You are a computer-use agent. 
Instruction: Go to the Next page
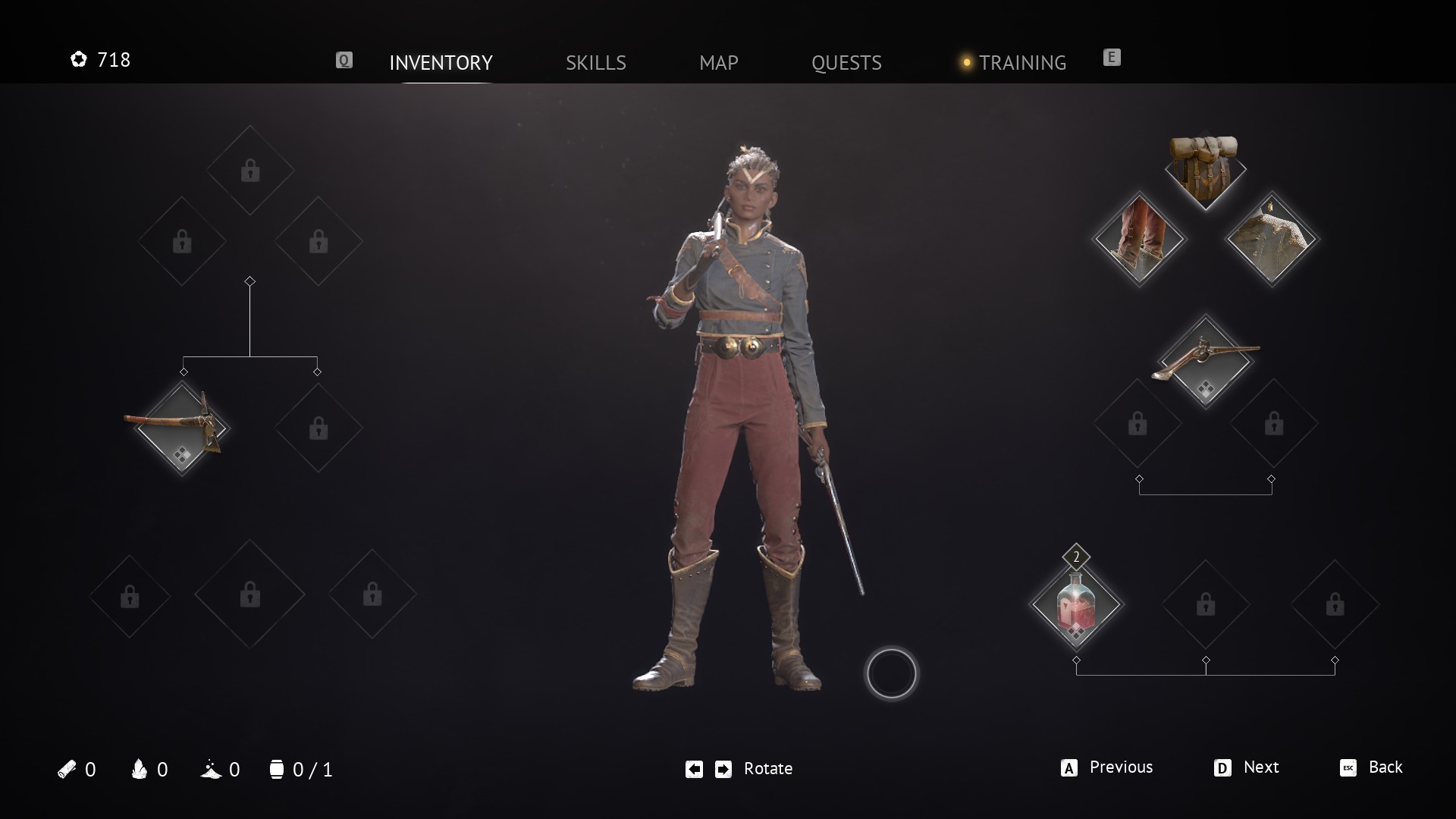[1247, 767]
